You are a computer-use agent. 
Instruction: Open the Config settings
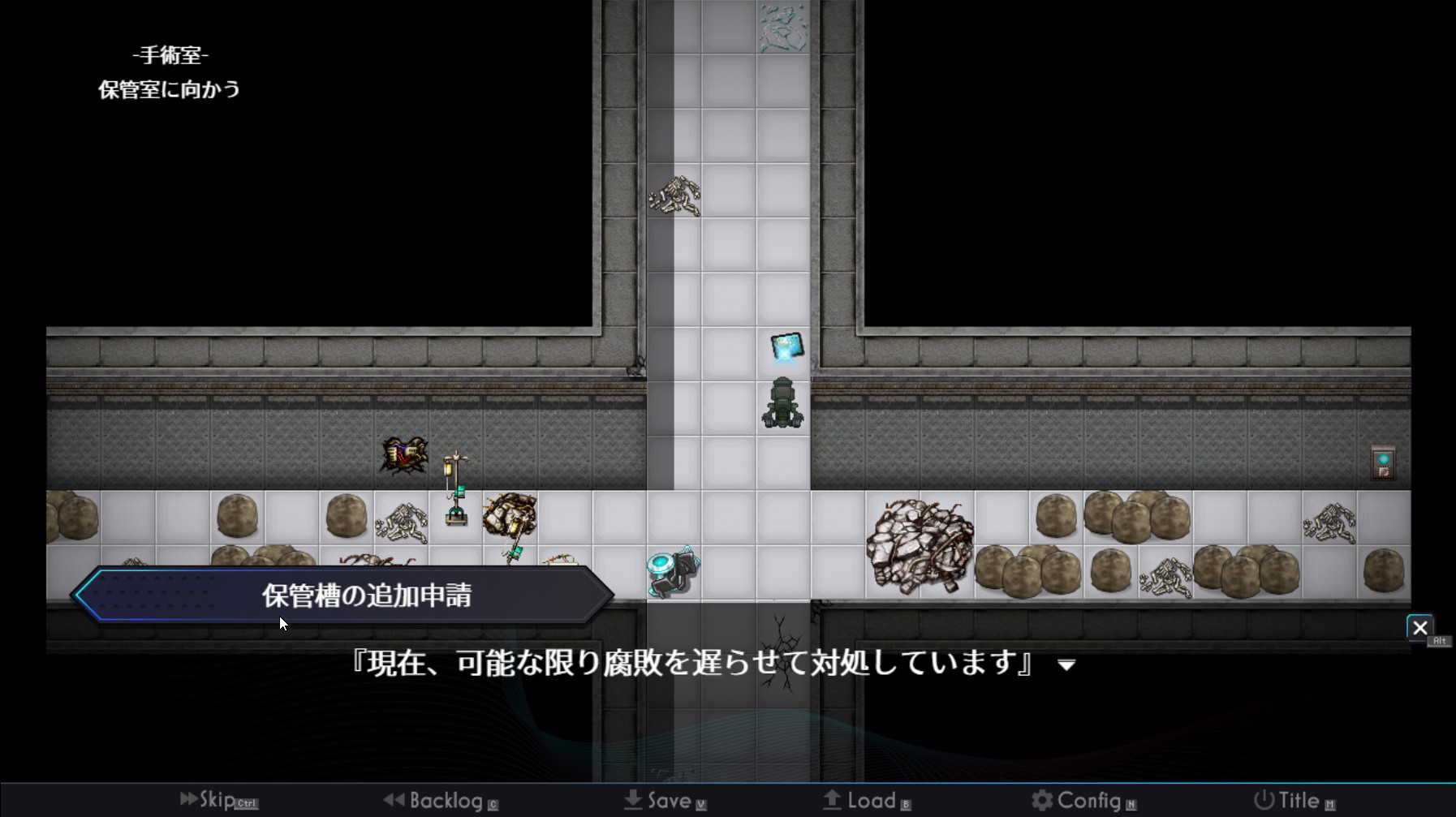[x=1082, y=801]
